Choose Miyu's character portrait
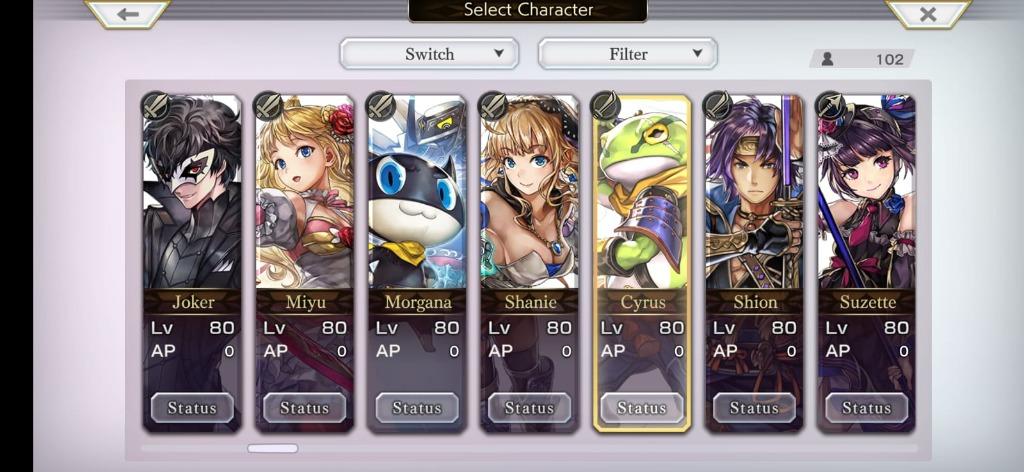This screenshot has height=472, width=1024. tap(304, 200)
